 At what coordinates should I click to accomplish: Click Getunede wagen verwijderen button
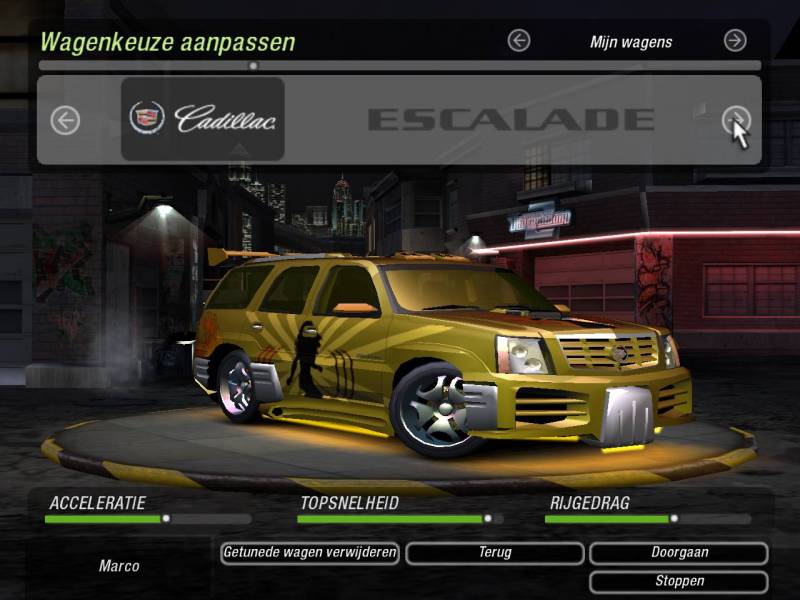click(x=310, y=552)
